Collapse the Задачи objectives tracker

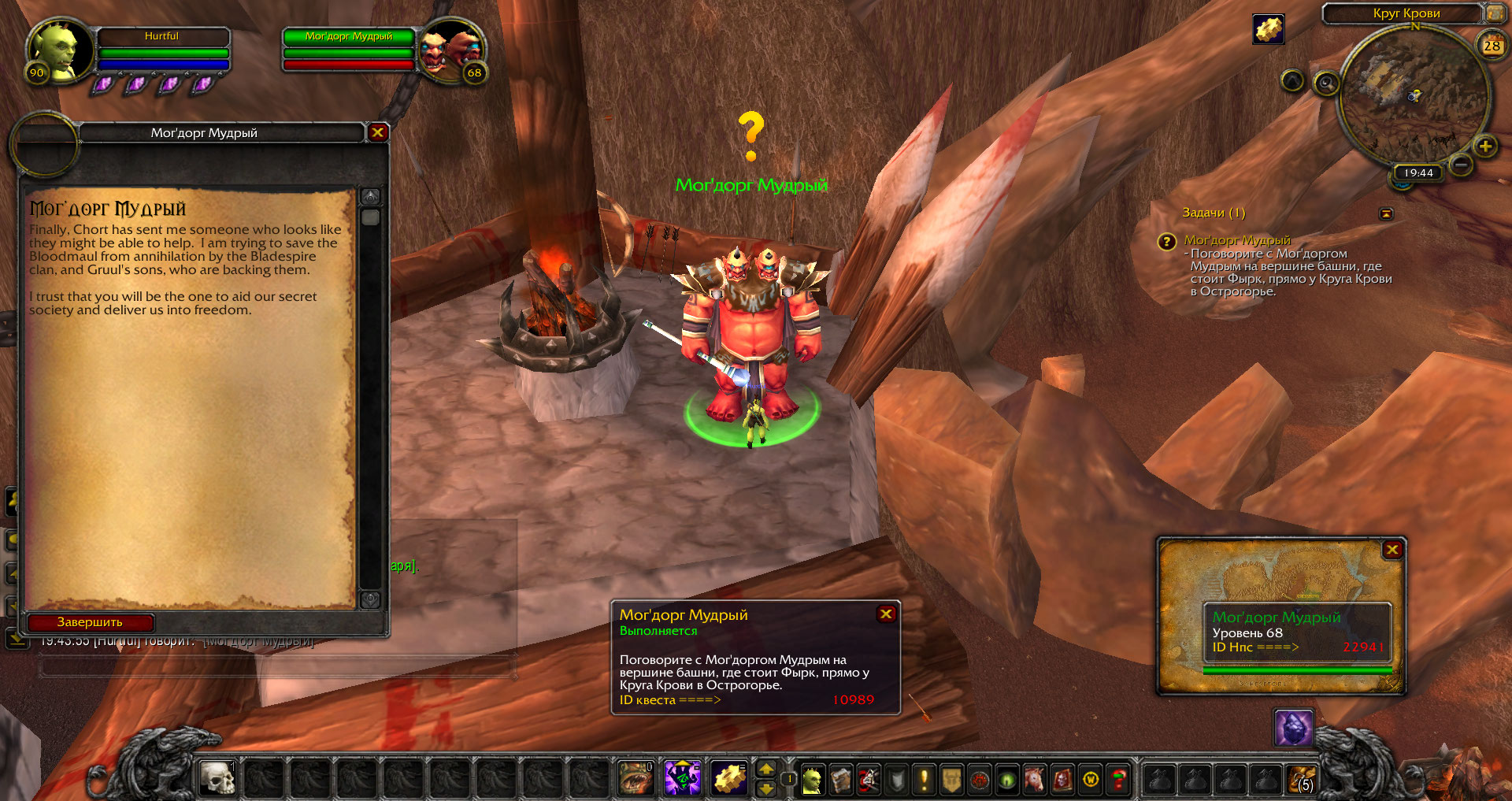(1386, 213)
